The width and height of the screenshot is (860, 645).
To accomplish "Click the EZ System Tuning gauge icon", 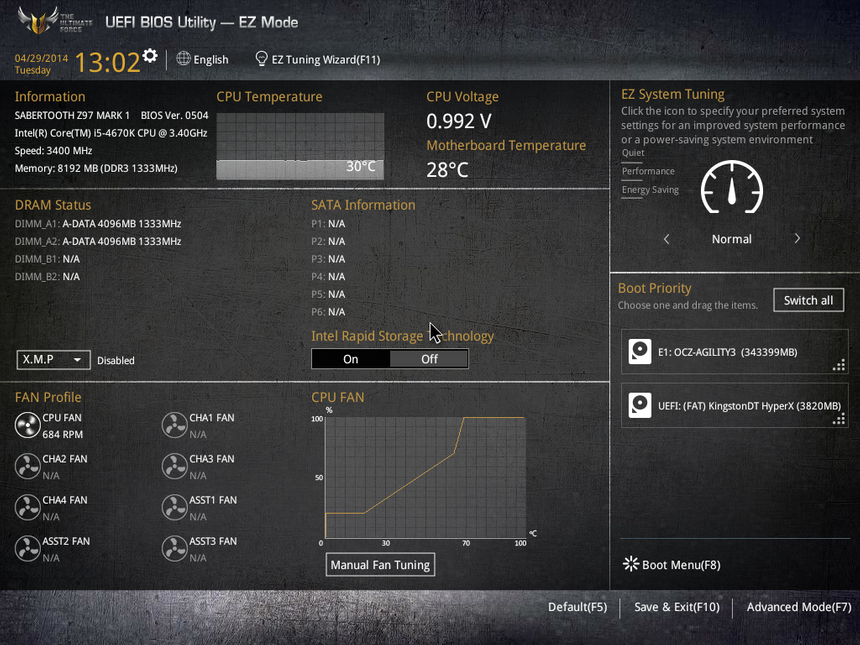I will [732, 188].
